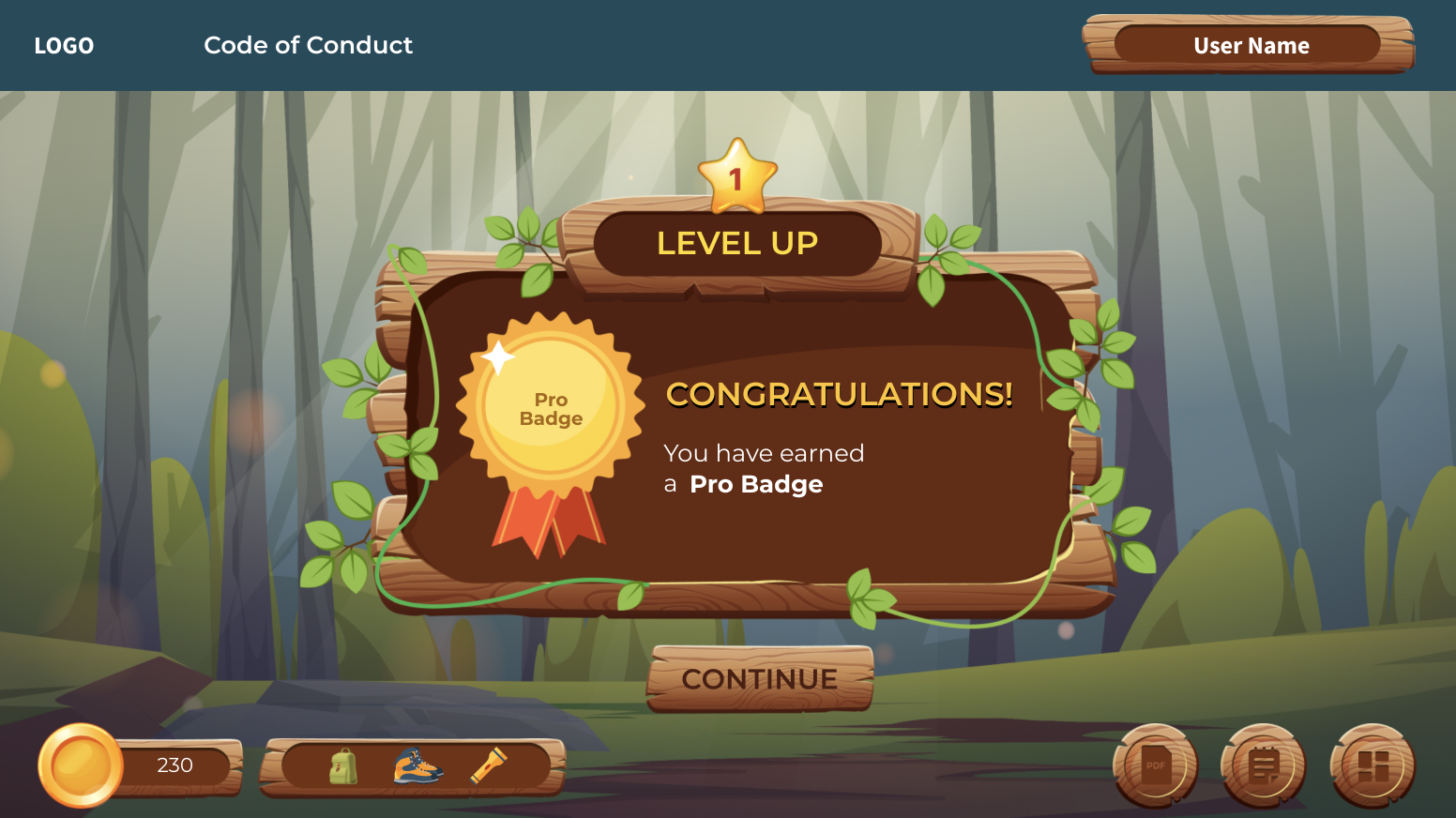
Task: Open the Code of Conduct title link
Action: tap(308, 45)
